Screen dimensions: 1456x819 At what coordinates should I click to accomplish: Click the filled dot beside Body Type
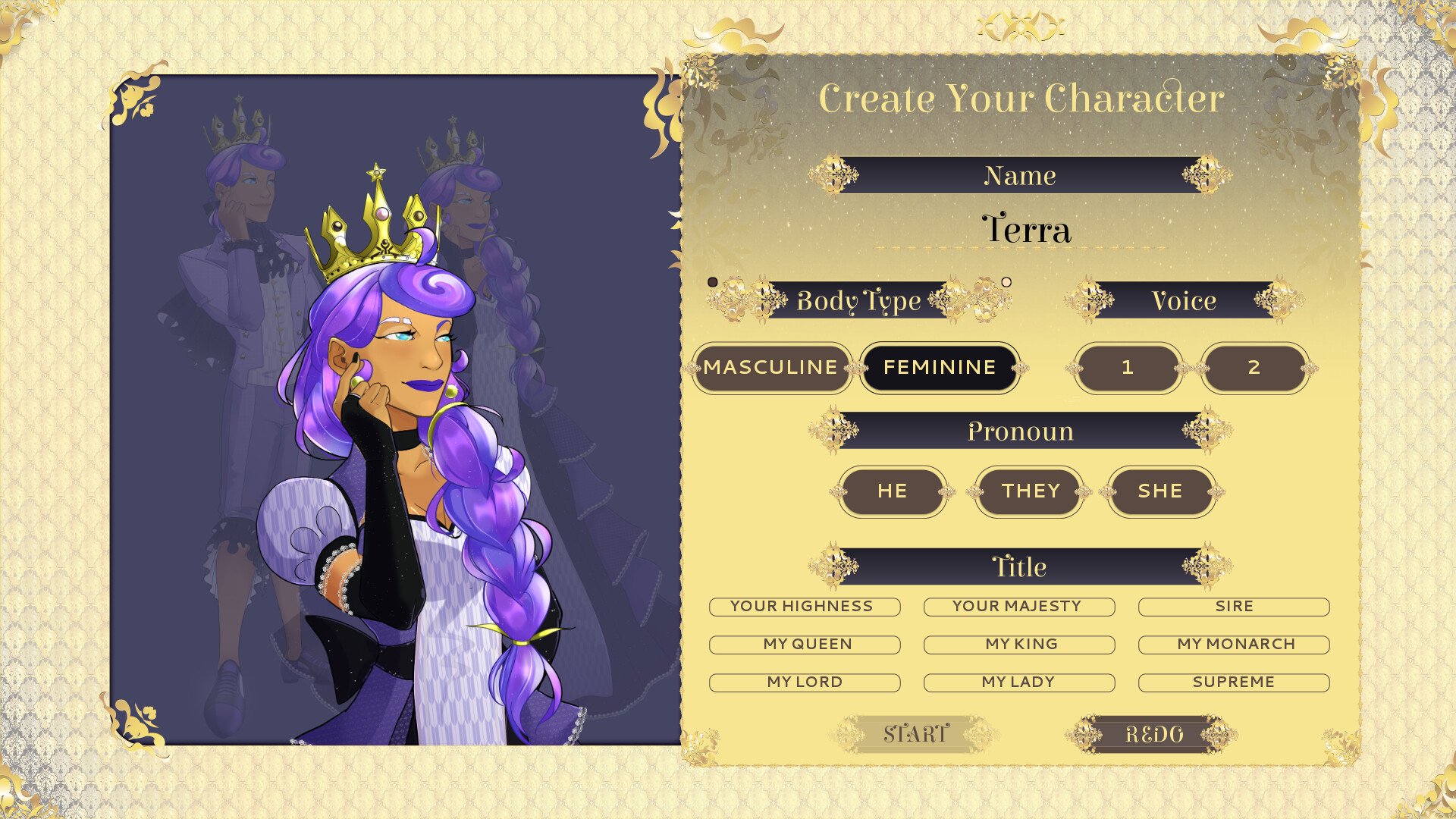[711, 281]
